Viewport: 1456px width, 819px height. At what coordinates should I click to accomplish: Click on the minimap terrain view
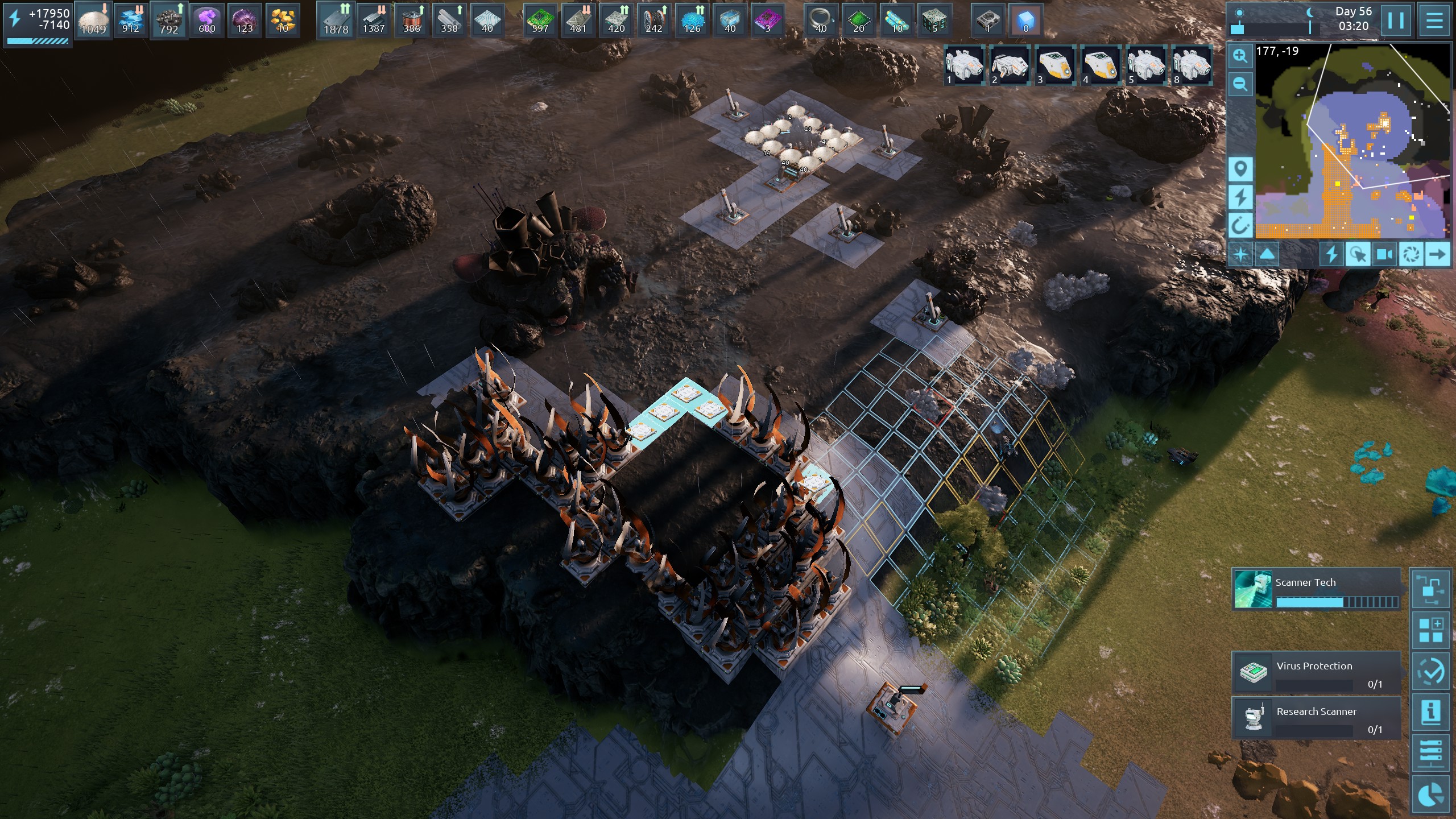click(1354, 142)
